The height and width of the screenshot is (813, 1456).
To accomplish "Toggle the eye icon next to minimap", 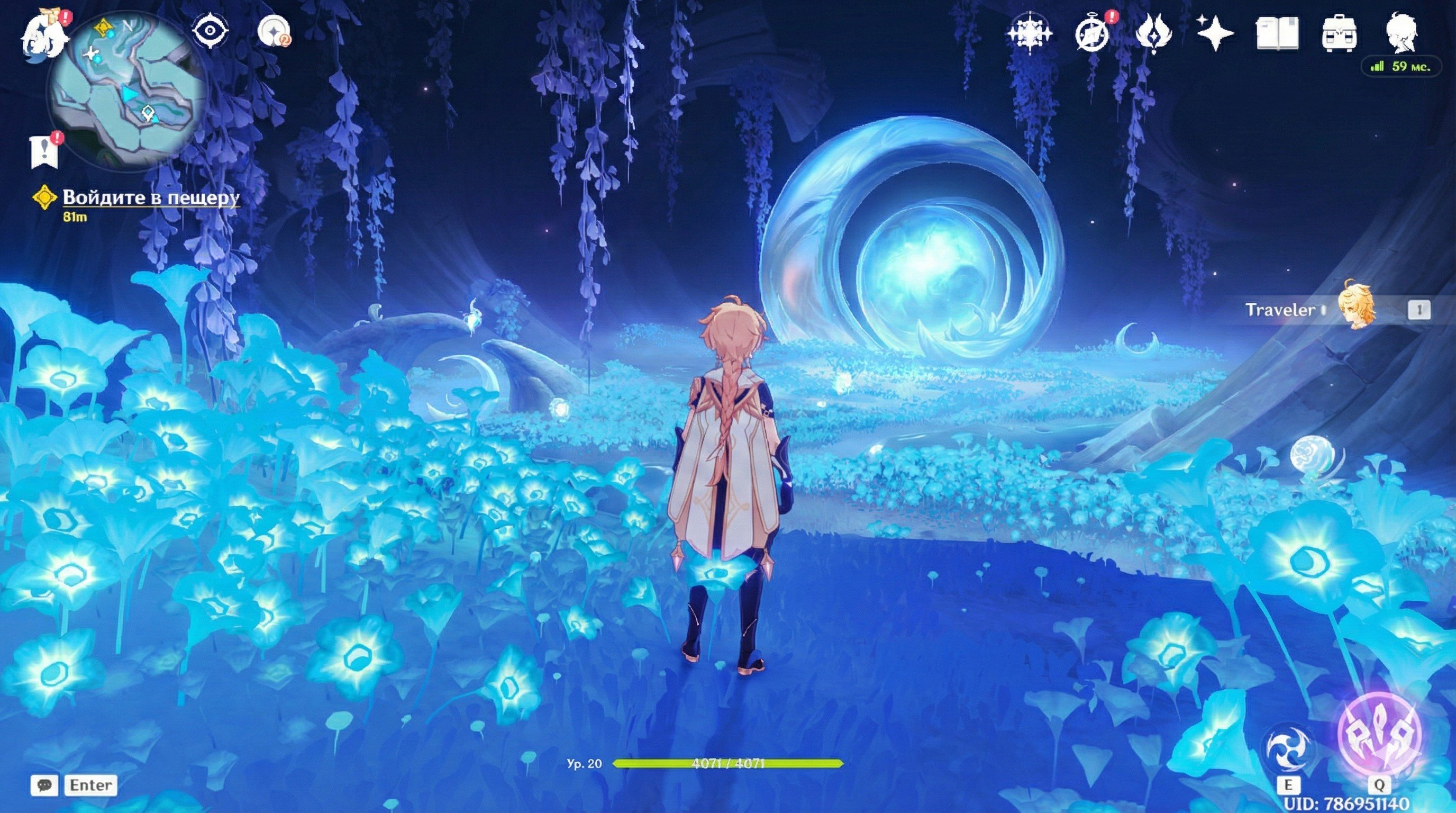I will [x=210, y=31].
